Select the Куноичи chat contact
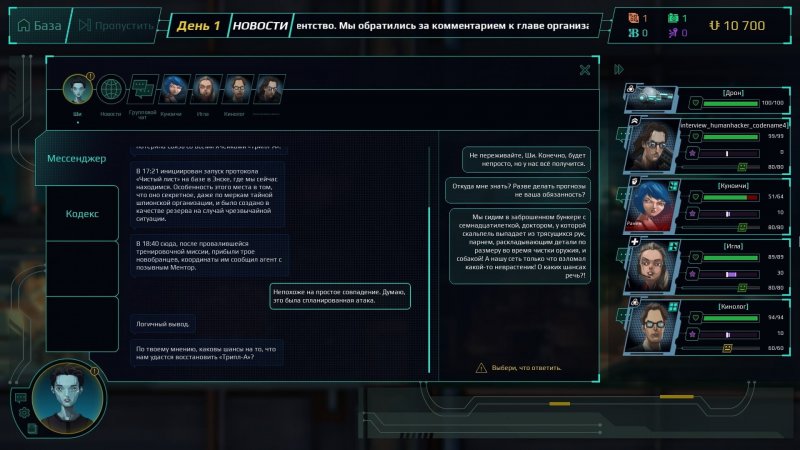This screenshot has width=800, height=450. click(x=173, y=90)
